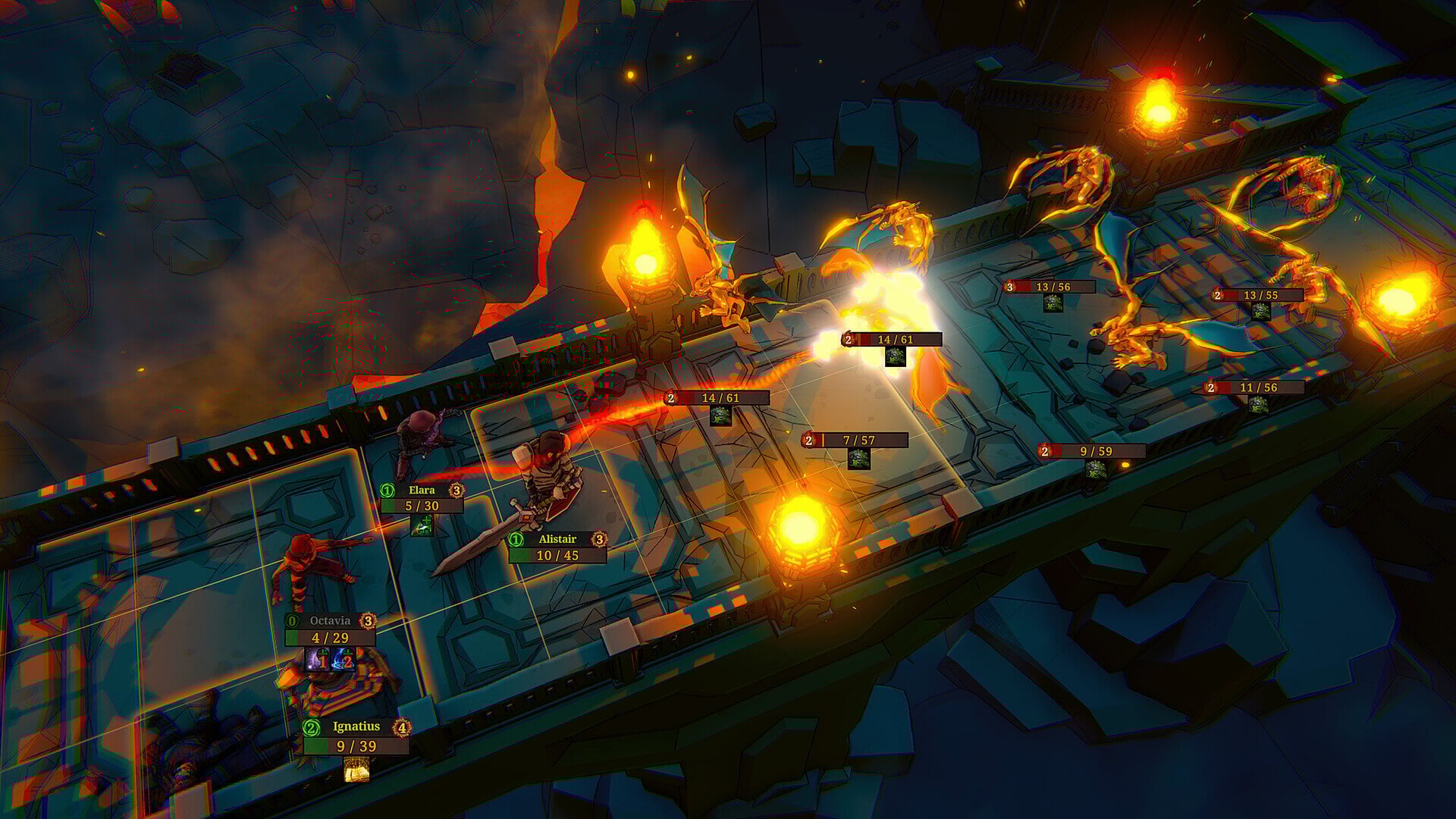Inspect status icon under the 13 / 55 enemy
Image resolution: width=1456 pixels, height=819 pixels.
[1260, 312]
